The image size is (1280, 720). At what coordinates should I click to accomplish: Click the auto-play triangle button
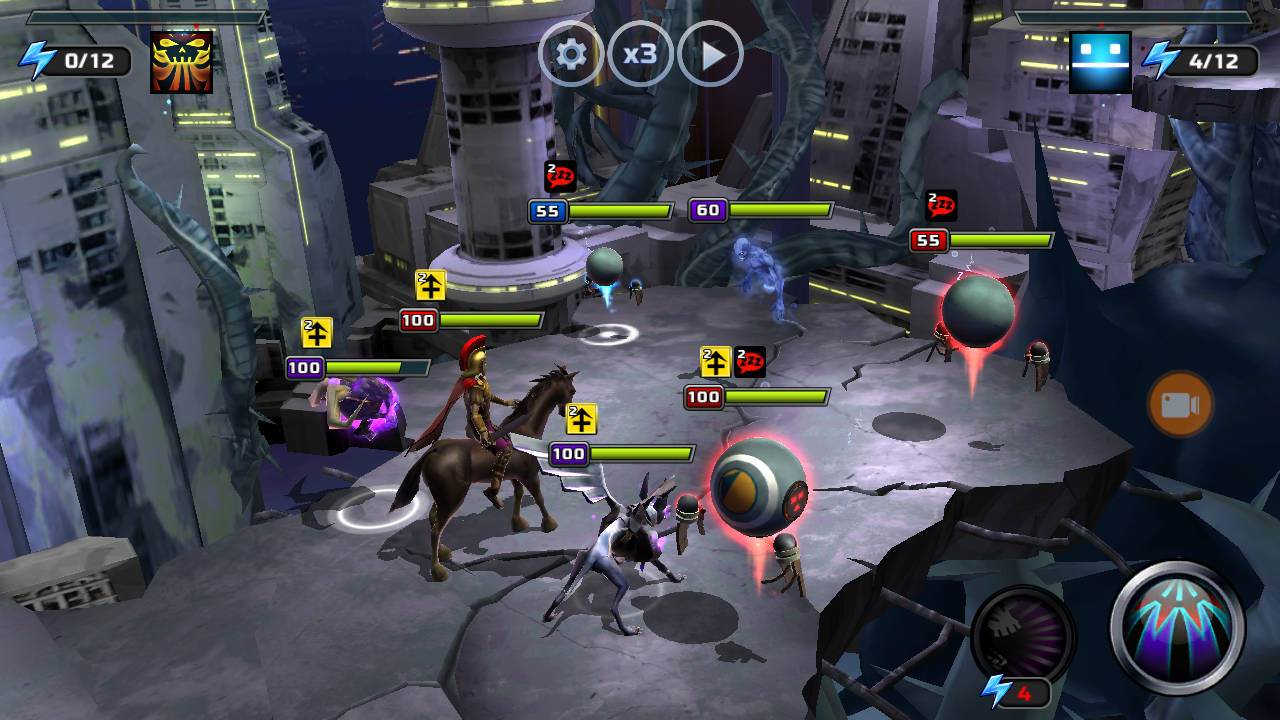710,54
